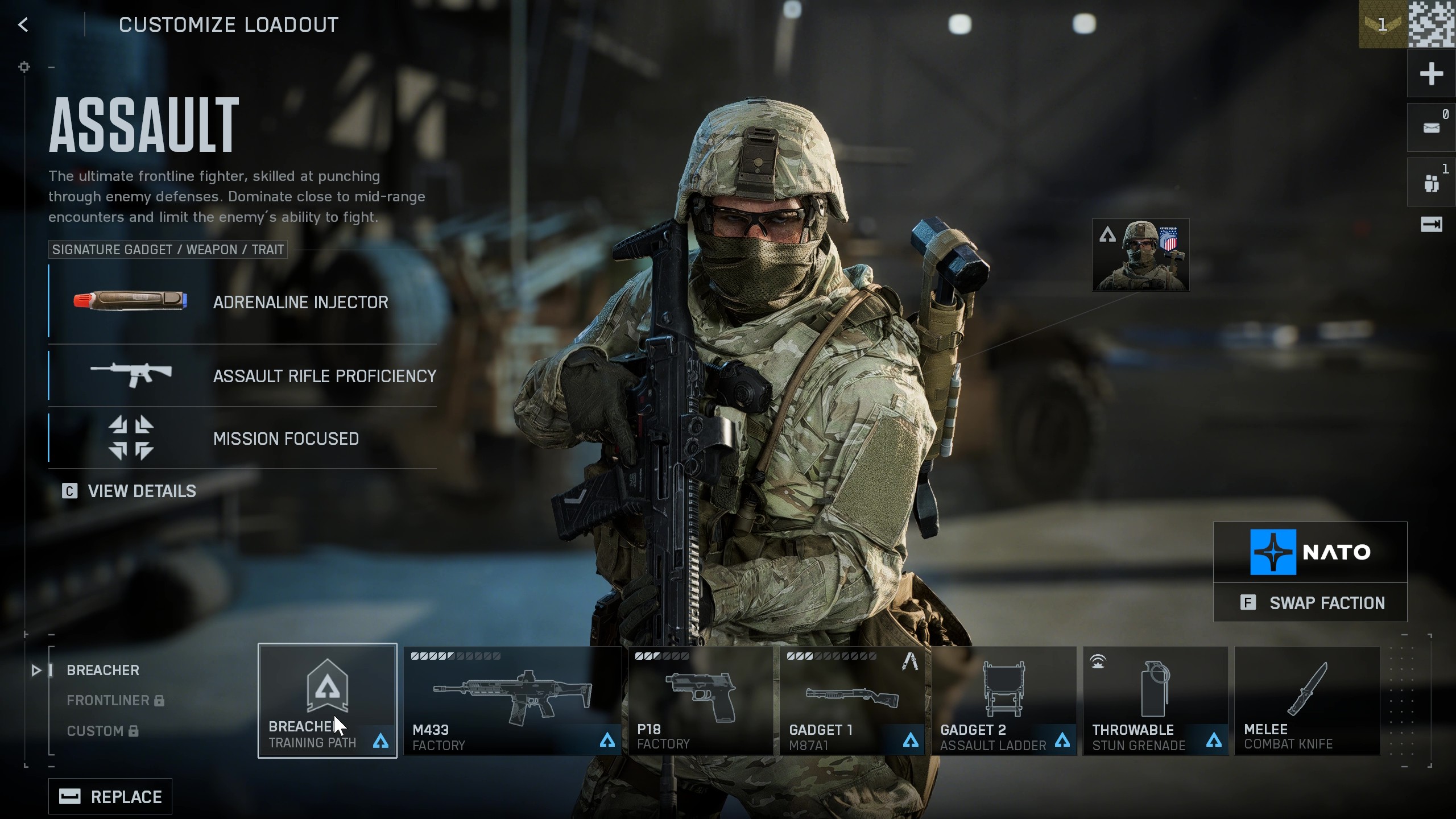This screenshot has width=1456, height=819.
Task: Select the Breacher training path entry
Action: (102, 670)
